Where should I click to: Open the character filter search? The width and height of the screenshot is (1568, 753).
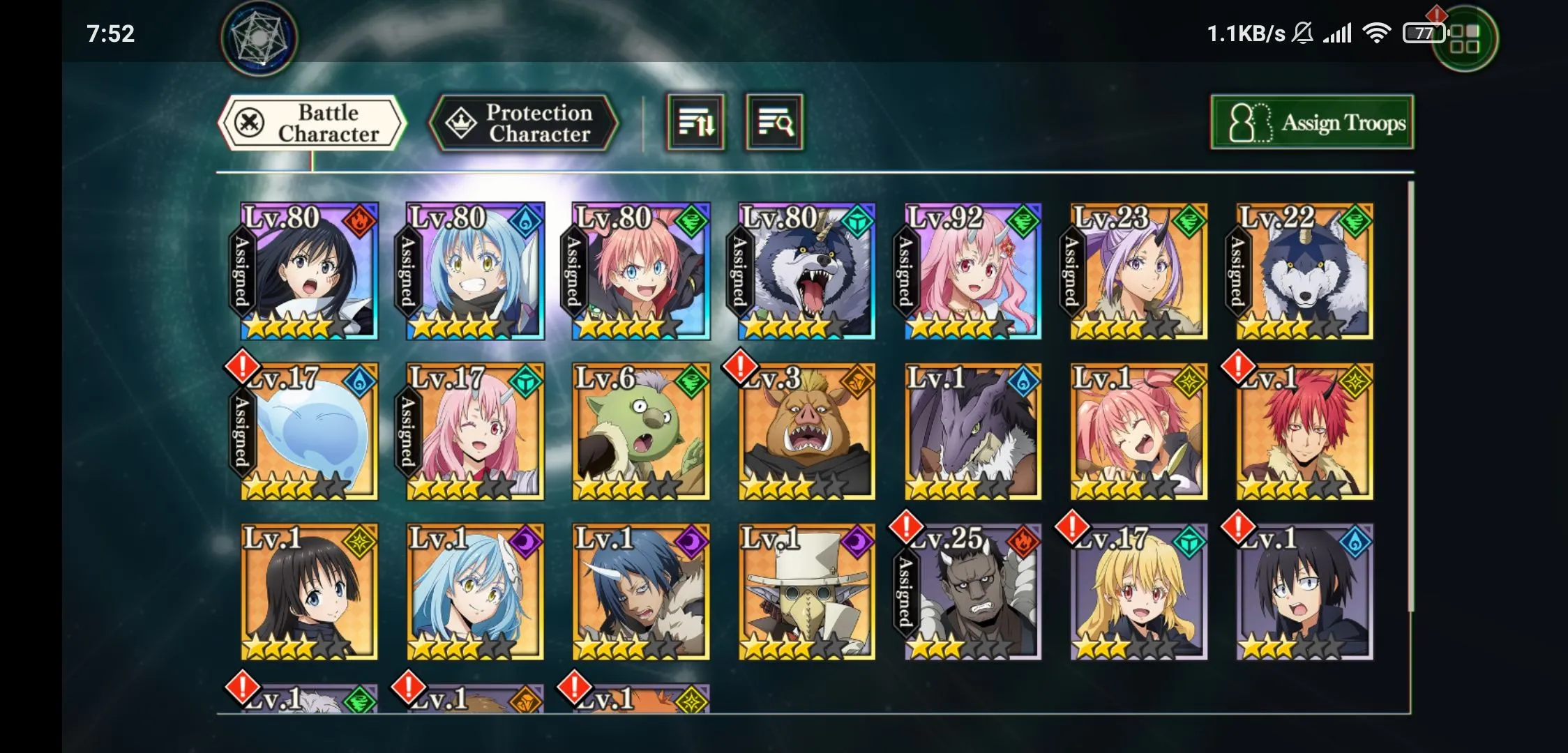[x=774, y=123]
